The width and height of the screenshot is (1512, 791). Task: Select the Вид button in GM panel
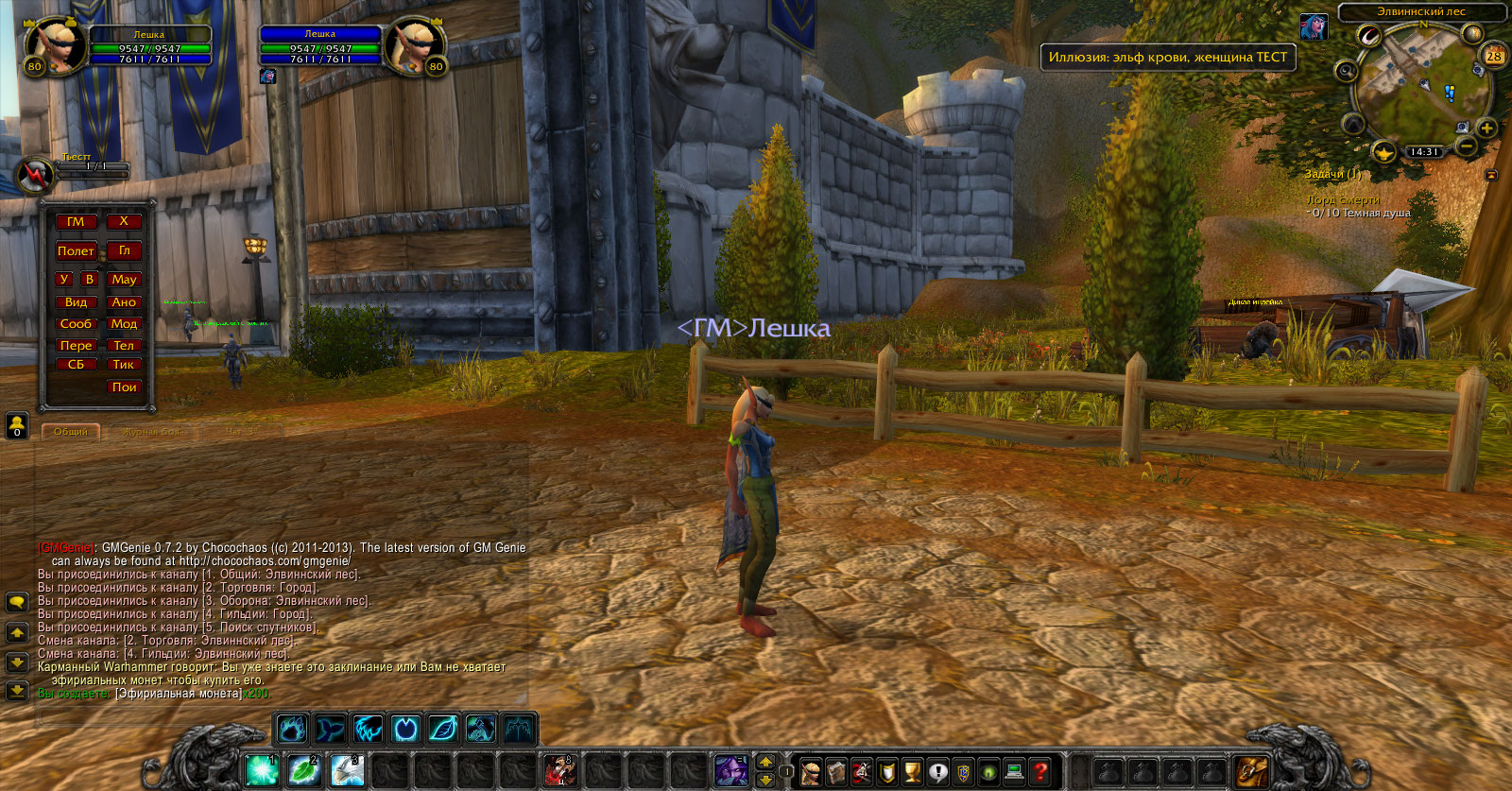[x=76, y=302]
